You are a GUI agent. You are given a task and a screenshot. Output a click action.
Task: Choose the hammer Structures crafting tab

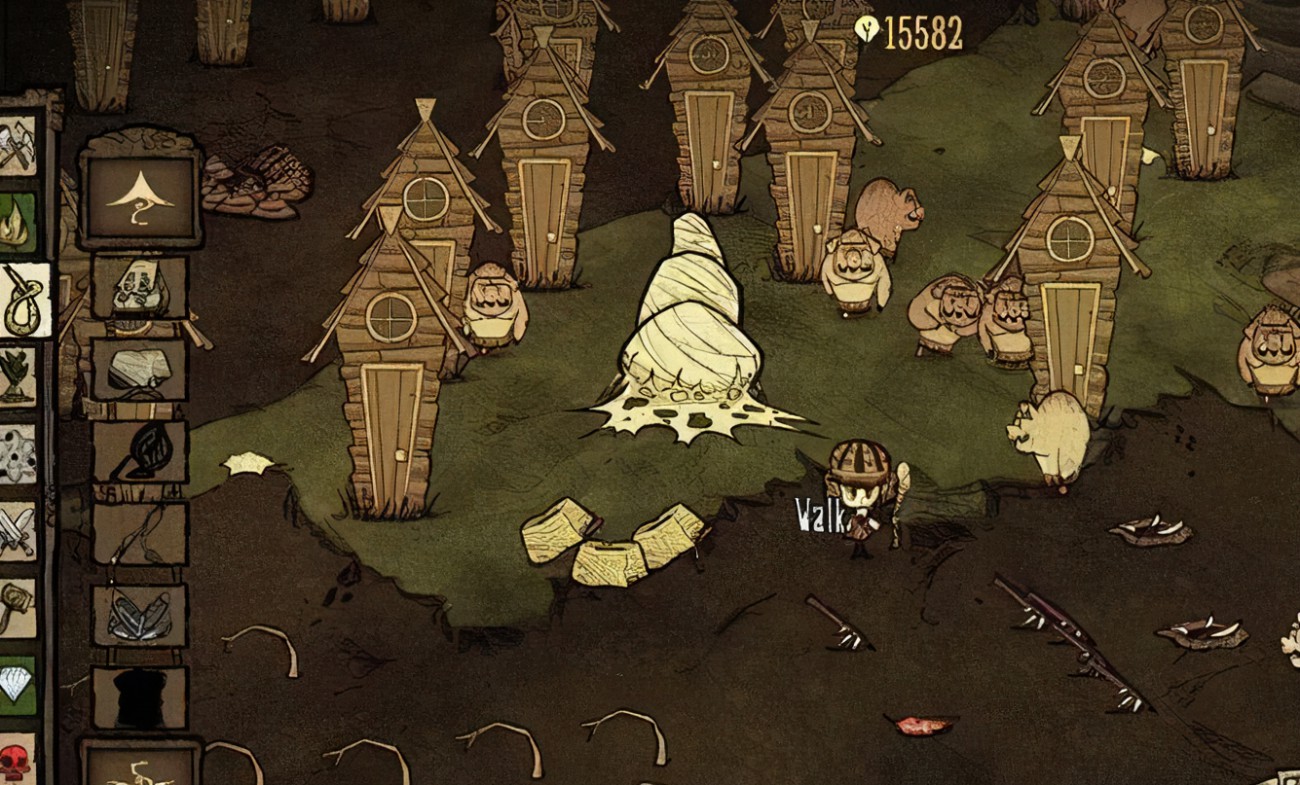(x=17, y=607)
